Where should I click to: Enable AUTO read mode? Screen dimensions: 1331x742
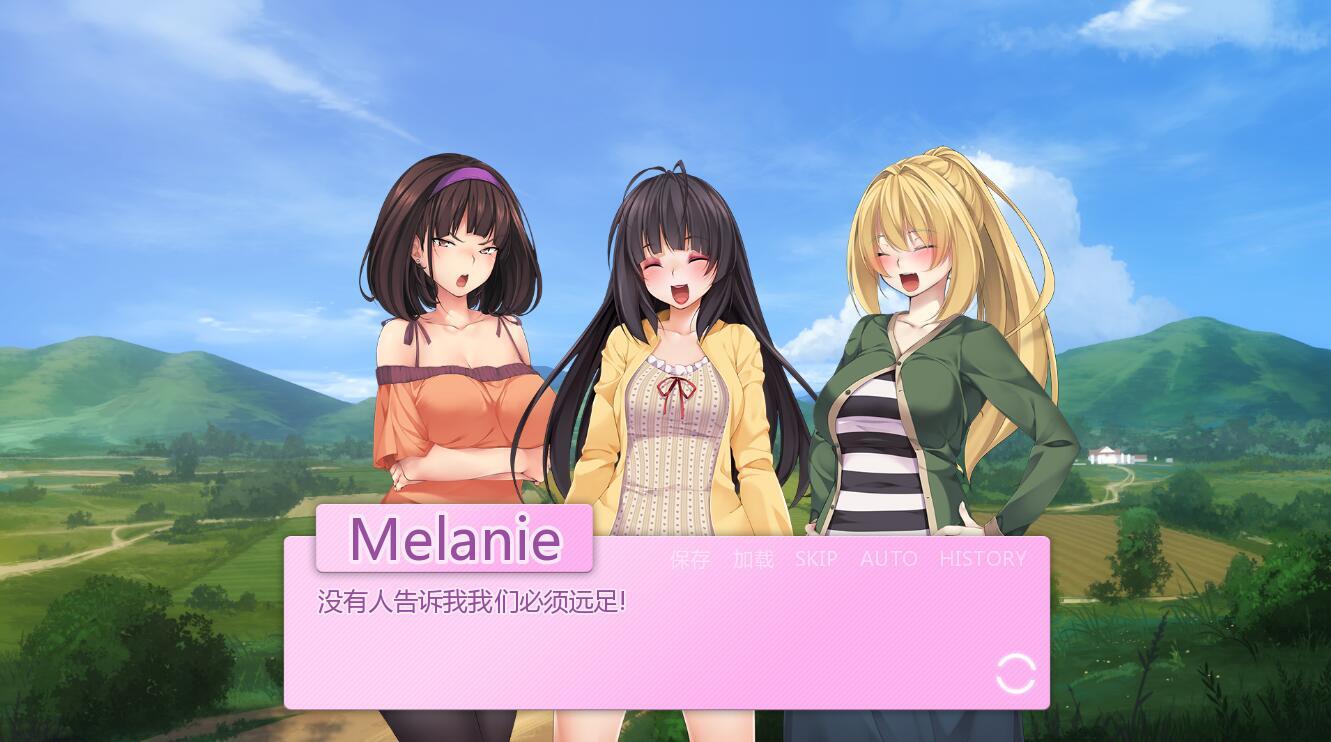(888, 559)
